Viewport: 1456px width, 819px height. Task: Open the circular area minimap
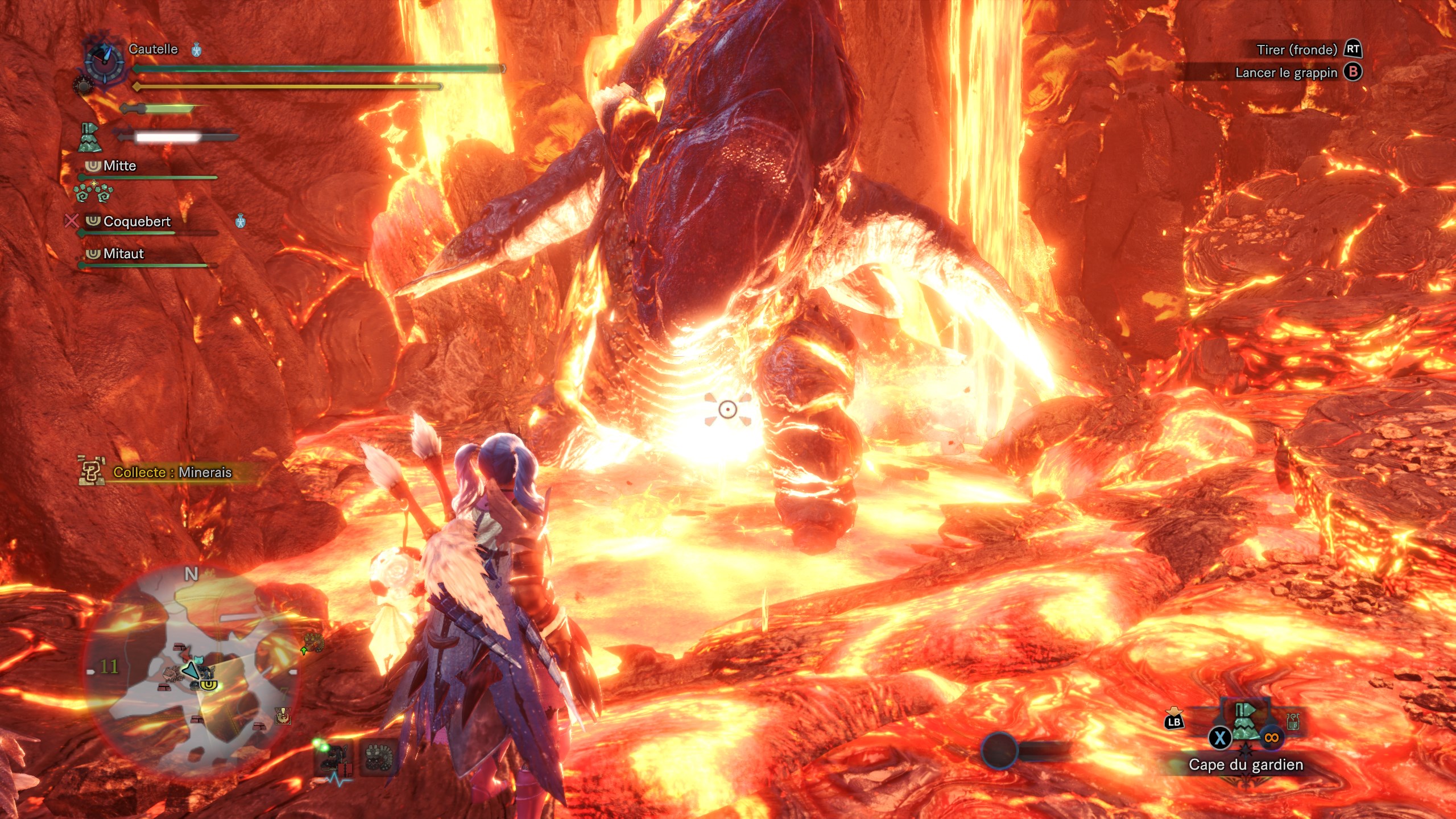click(x=191, y=671)
